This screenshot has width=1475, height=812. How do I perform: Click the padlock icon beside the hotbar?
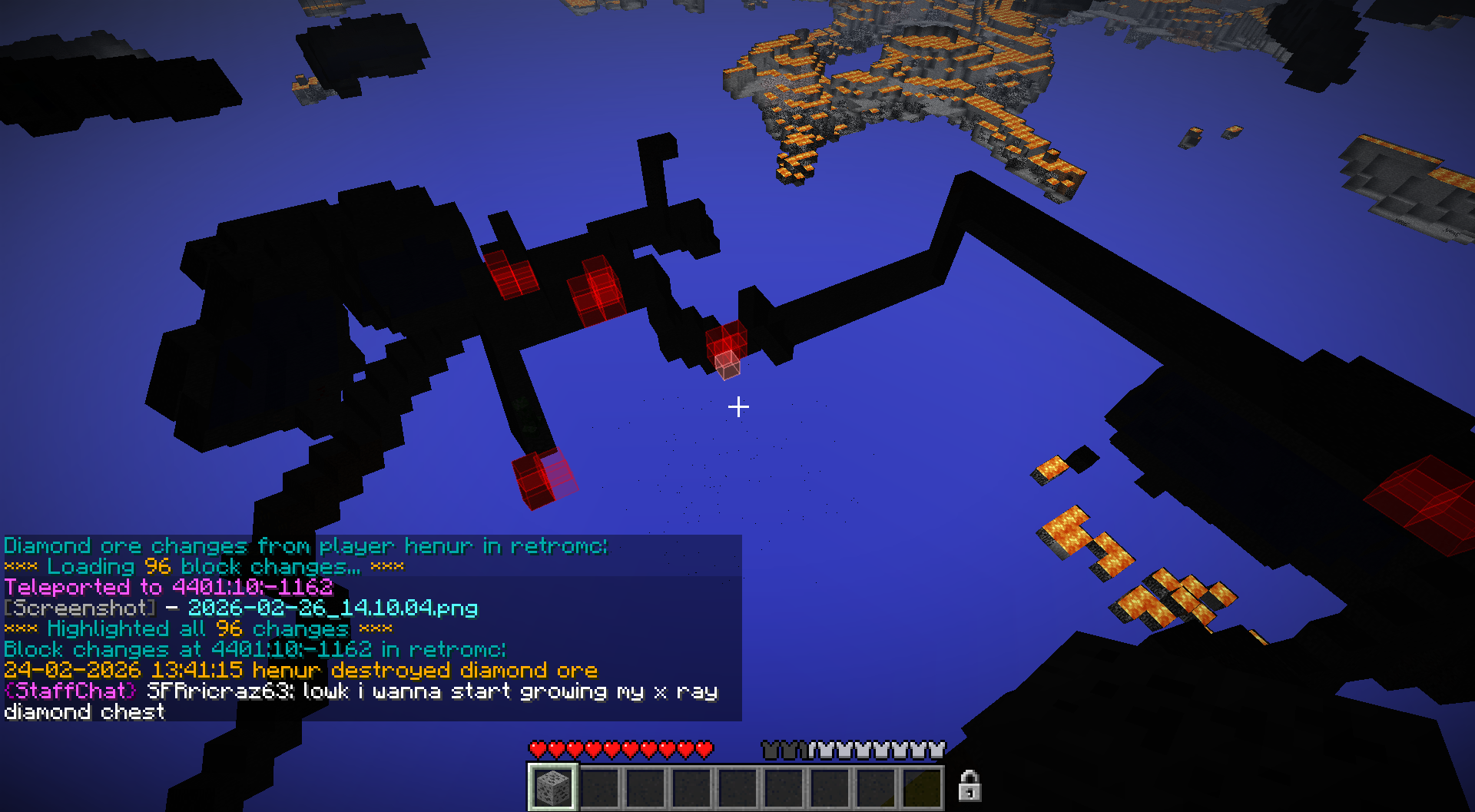point(969,786)
